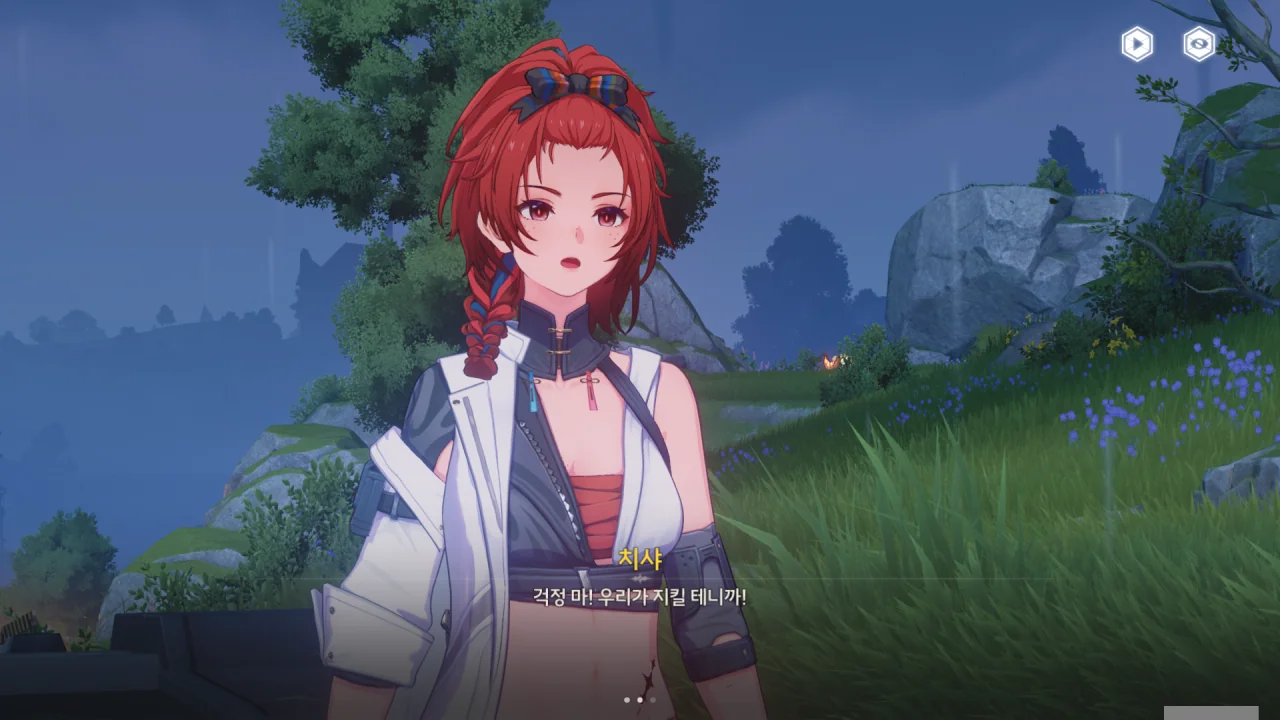Toggle dialogue auto-play with the play icon
1280x720 pixels.
1137,44
